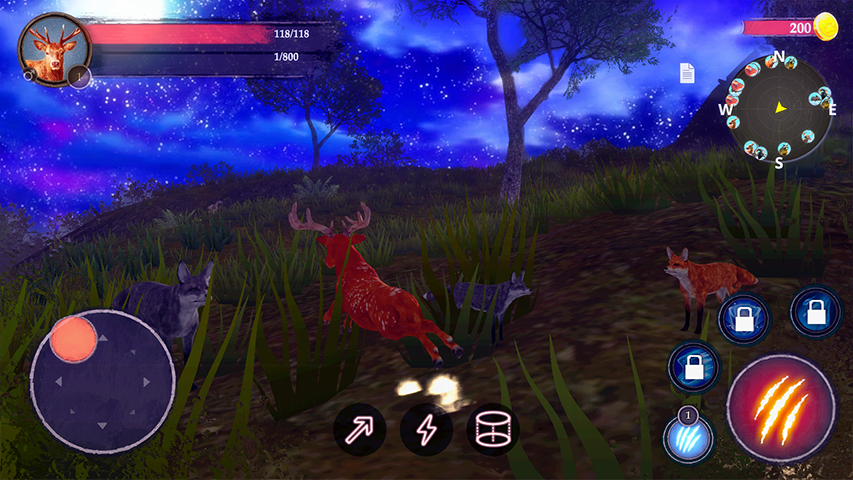Click the compass minimap

[778, 108]
